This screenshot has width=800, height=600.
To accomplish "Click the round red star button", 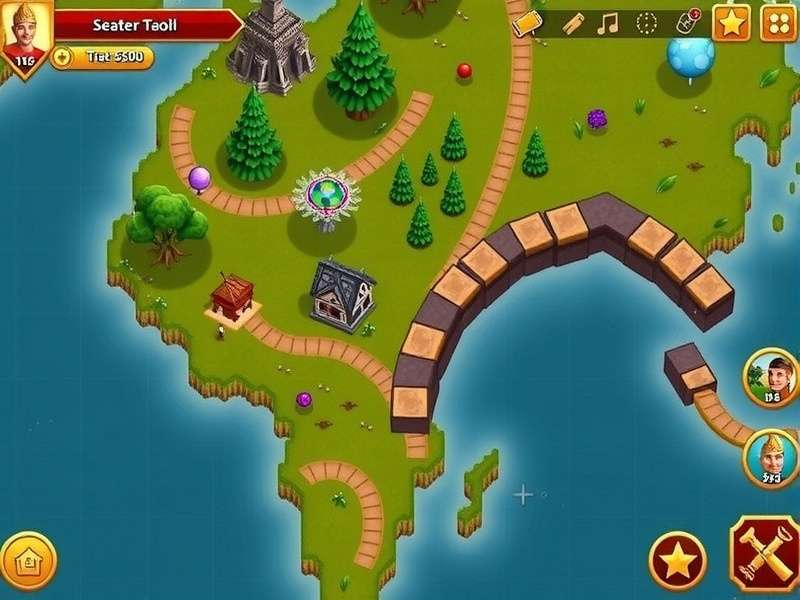I will 677,560.
